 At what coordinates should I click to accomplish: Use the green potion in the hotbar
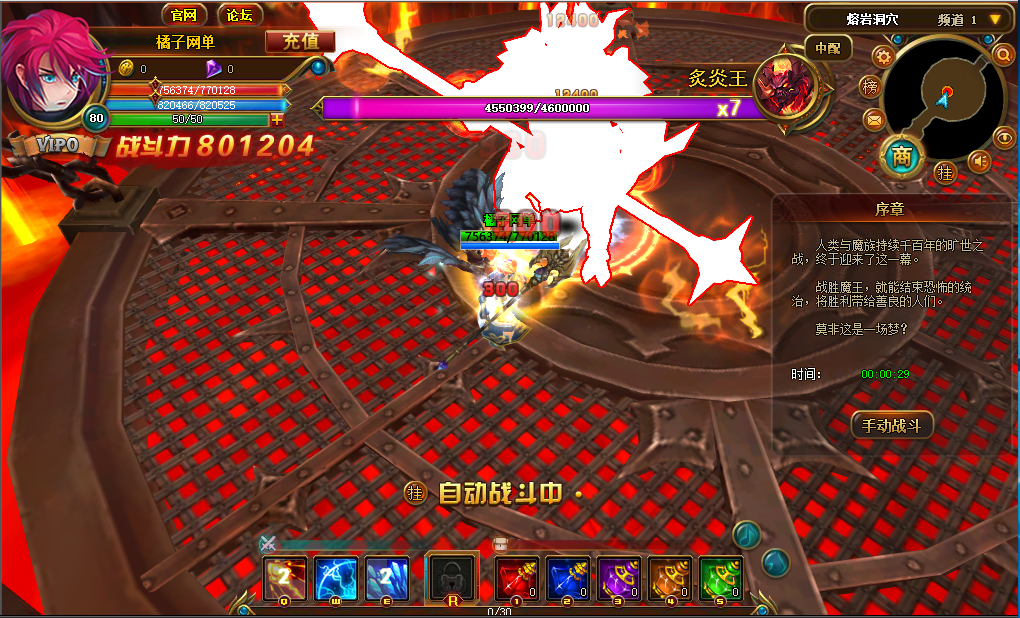point(720,578)
